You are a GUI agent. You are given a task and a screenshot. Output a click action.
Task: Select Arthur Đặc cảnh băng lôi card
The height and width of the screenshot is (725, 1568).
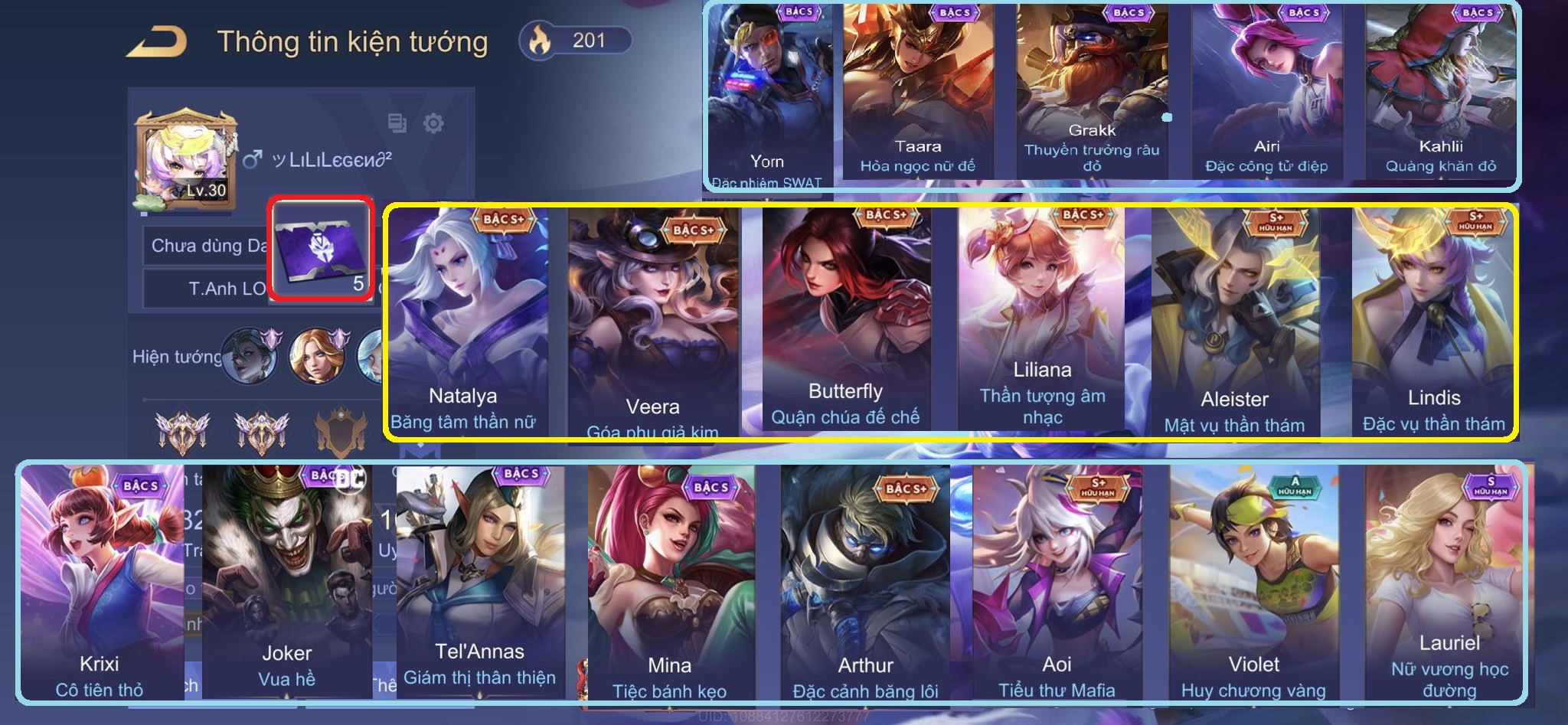tap(865, 582)
